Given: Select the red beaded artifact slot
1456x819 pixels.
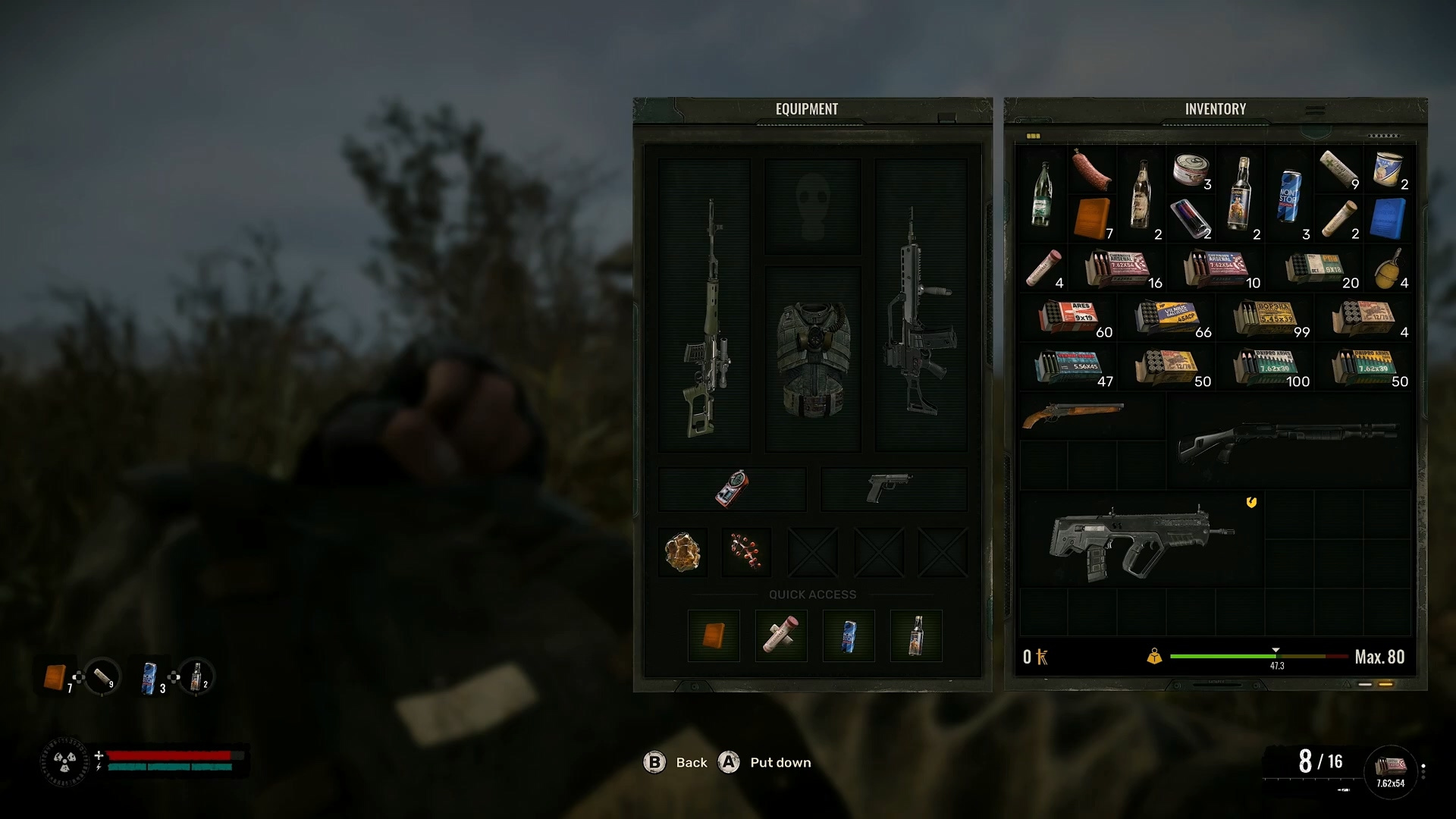Looking at the screenshot, I should pos(746,551).
